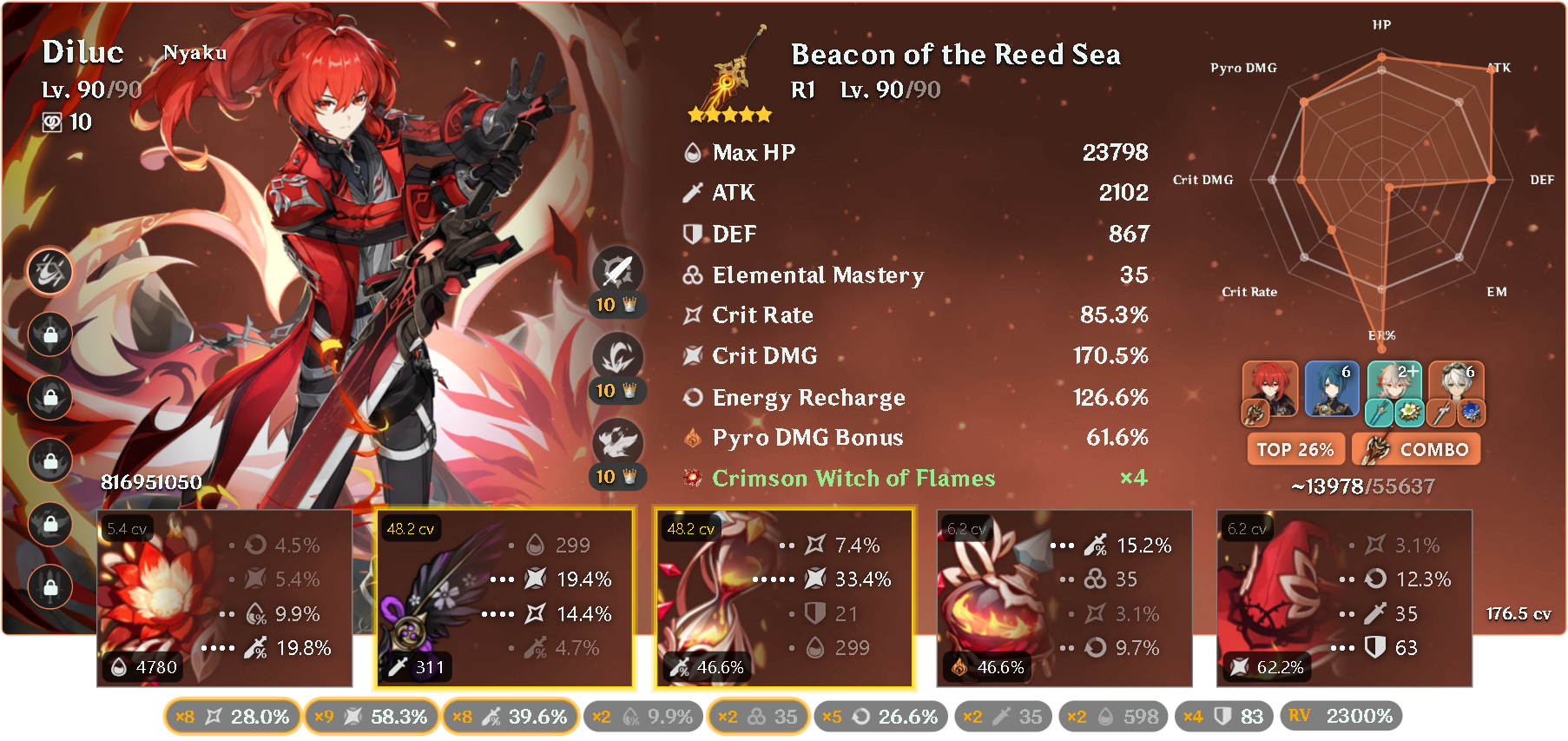Select the Beacon of the Reed Sea weapon icon
Image resolution: width=1568 pixels, height=741 pixels.
[x=734, y=74]
